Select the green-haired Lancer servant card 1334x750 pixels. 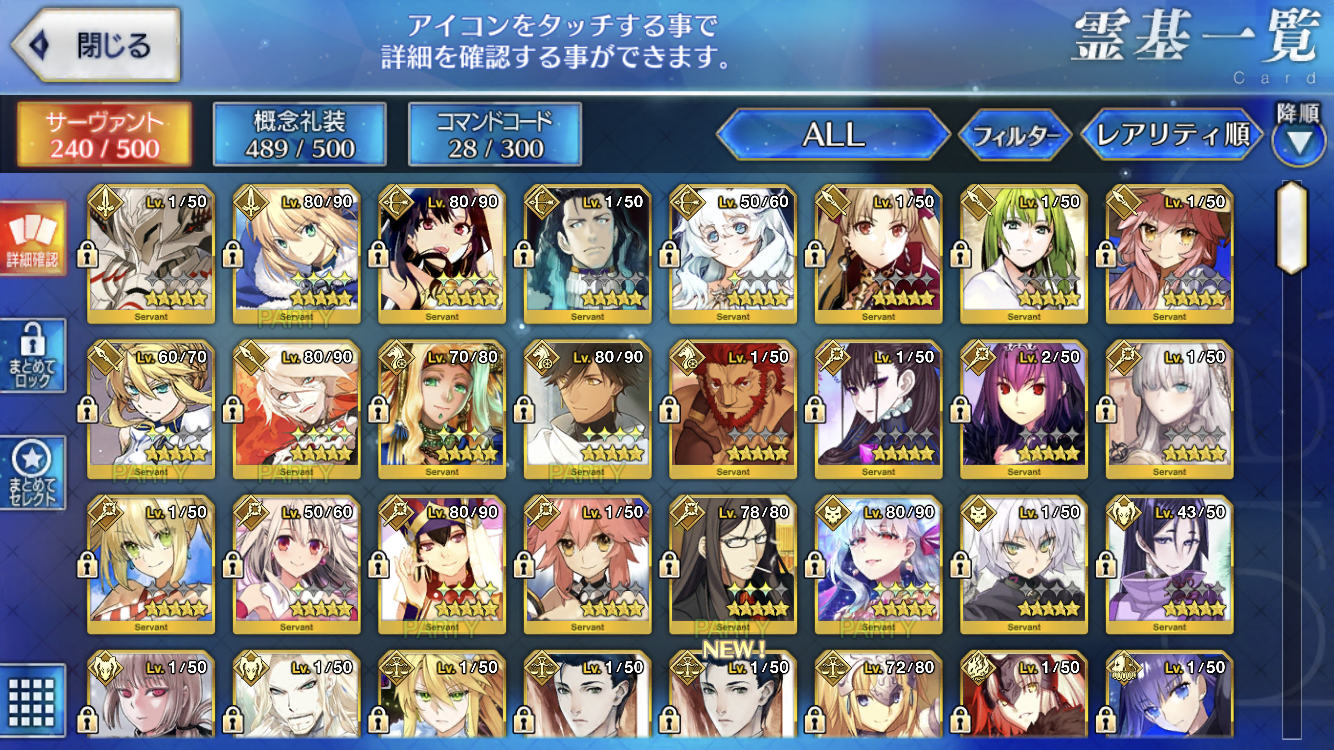click(x=1024, y=255)
